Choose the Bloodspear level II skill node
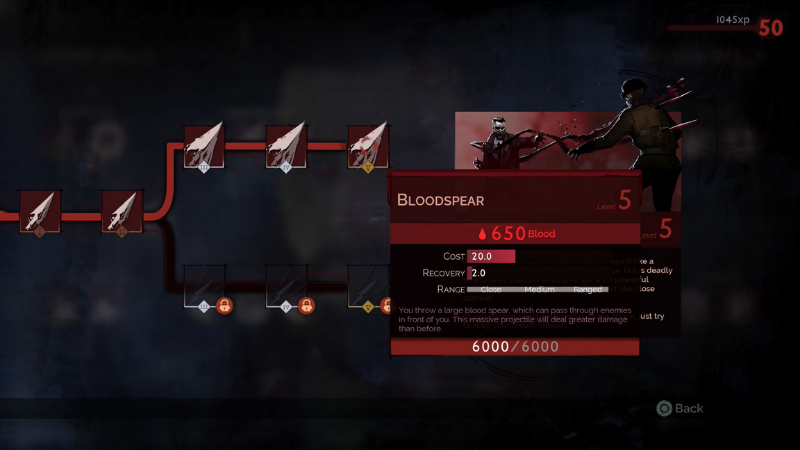This screenshot has width=800, height=450. pyautogui.click(x=123, y=210)
